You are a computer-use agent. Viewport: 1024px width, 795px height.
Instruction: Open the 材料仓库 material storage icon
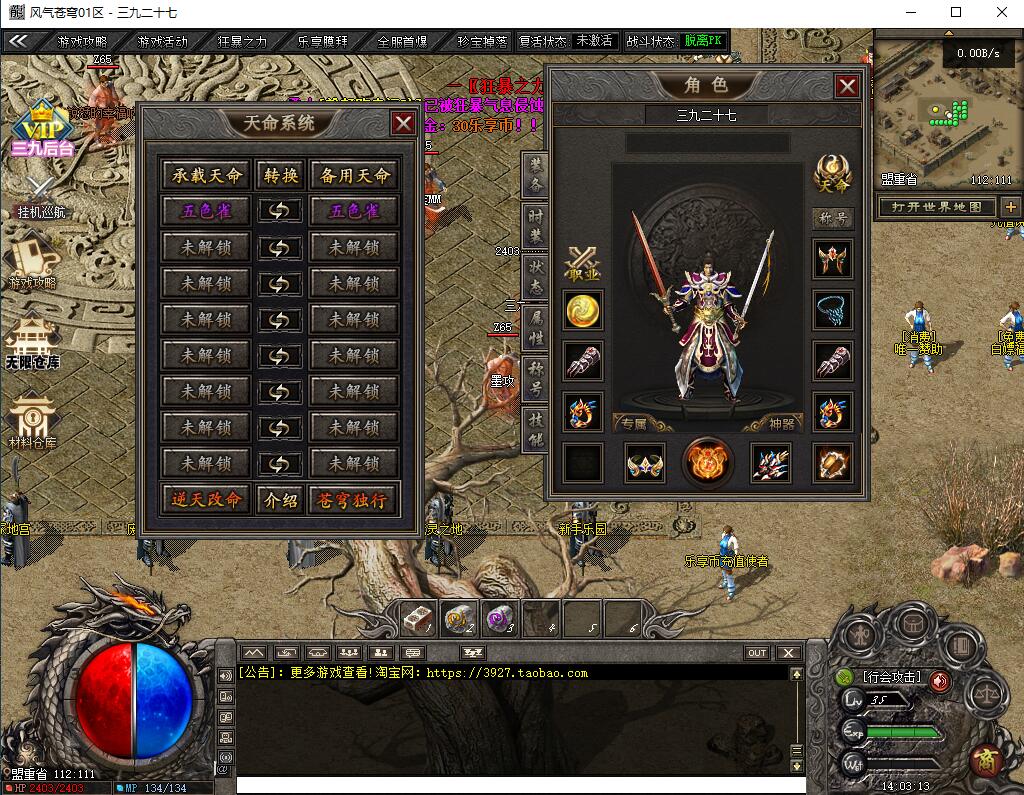tap(33, 420)
